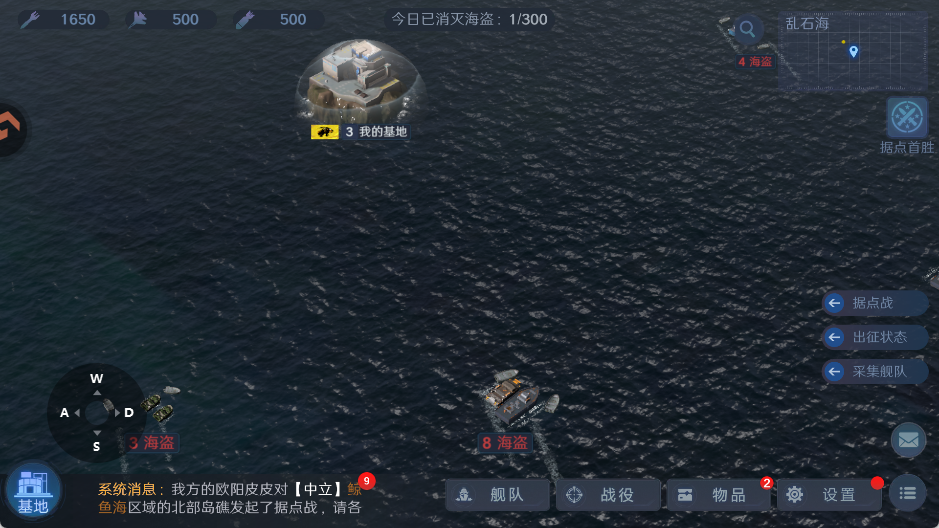Open the 据点首胜 reward icon
939x528 pixels.
click(x=907, y=118)
